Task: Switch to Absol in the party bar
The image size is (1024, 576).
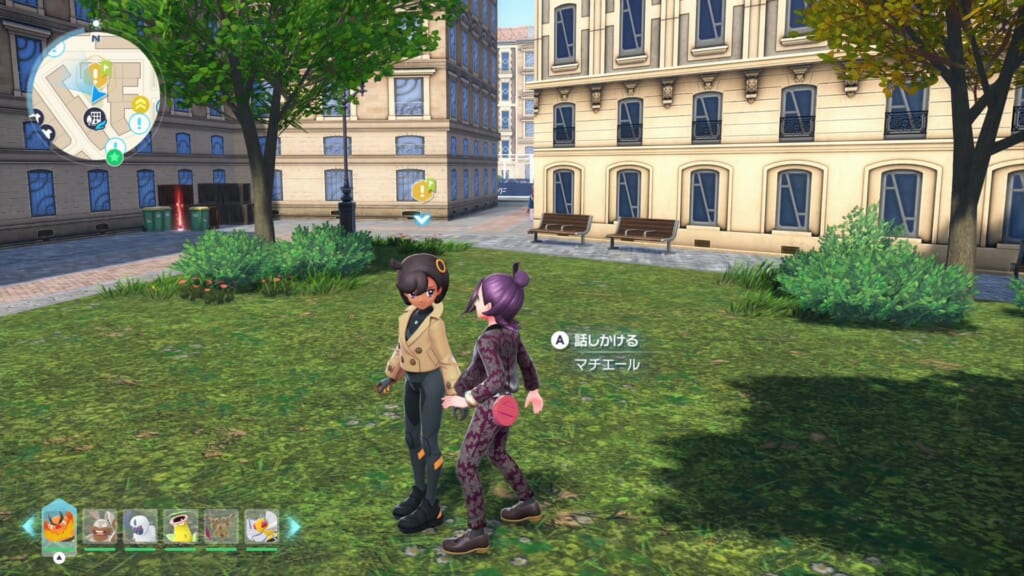Action: (140, 526)
